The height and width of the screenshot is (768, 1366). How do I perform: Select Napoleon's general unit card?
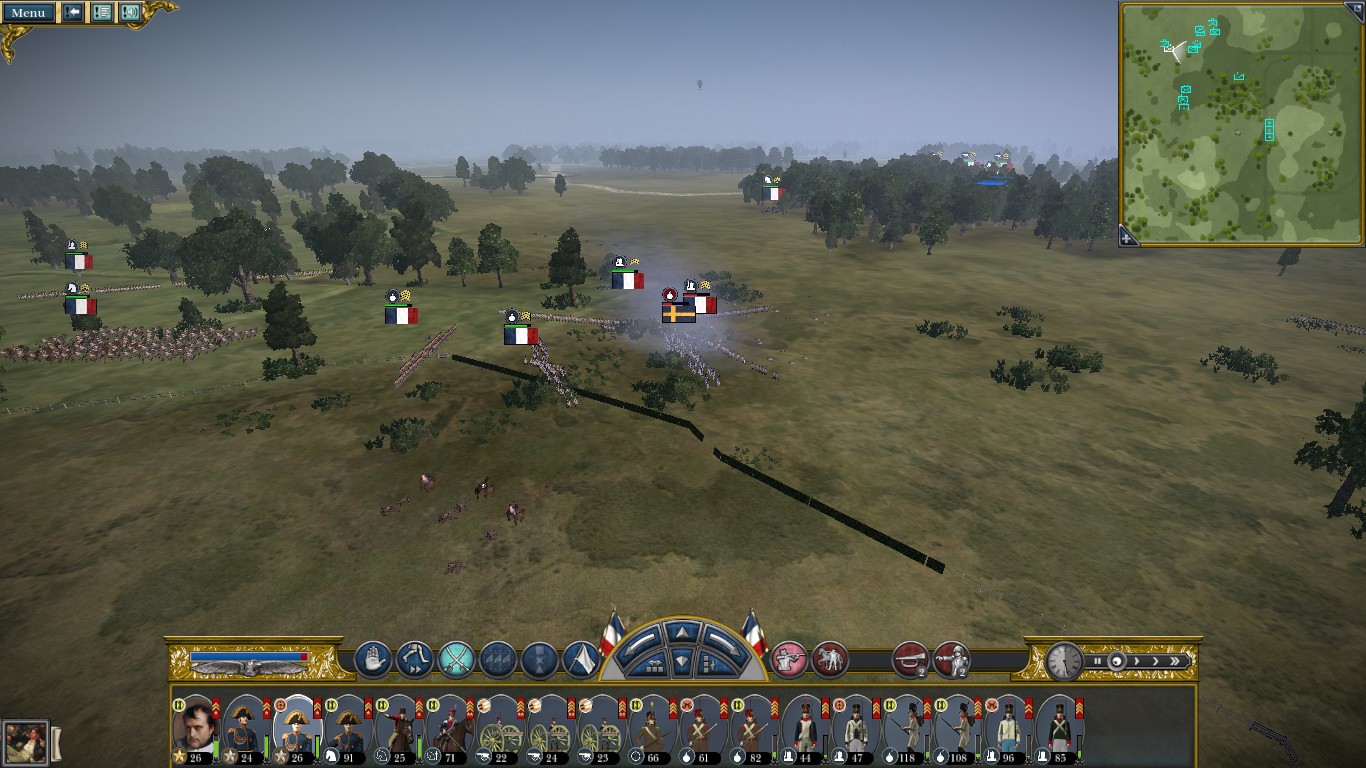point(194,724)
